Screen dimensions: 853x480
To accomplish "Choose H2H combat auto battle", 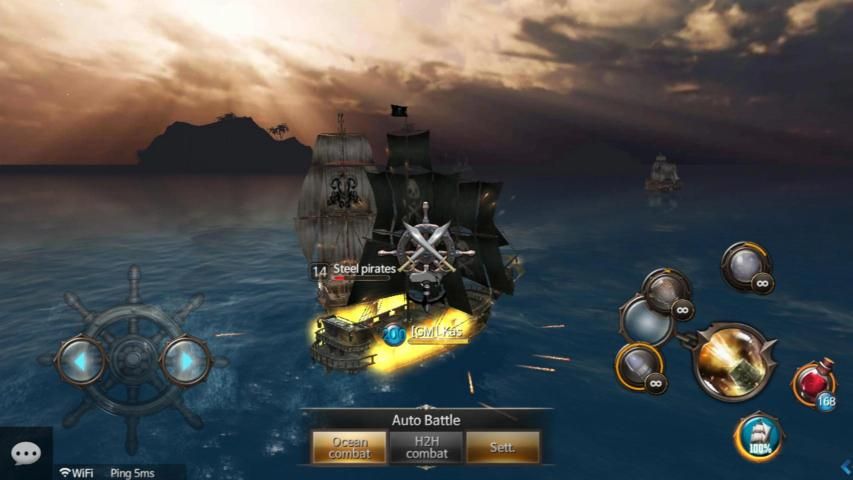I will 426,447.
